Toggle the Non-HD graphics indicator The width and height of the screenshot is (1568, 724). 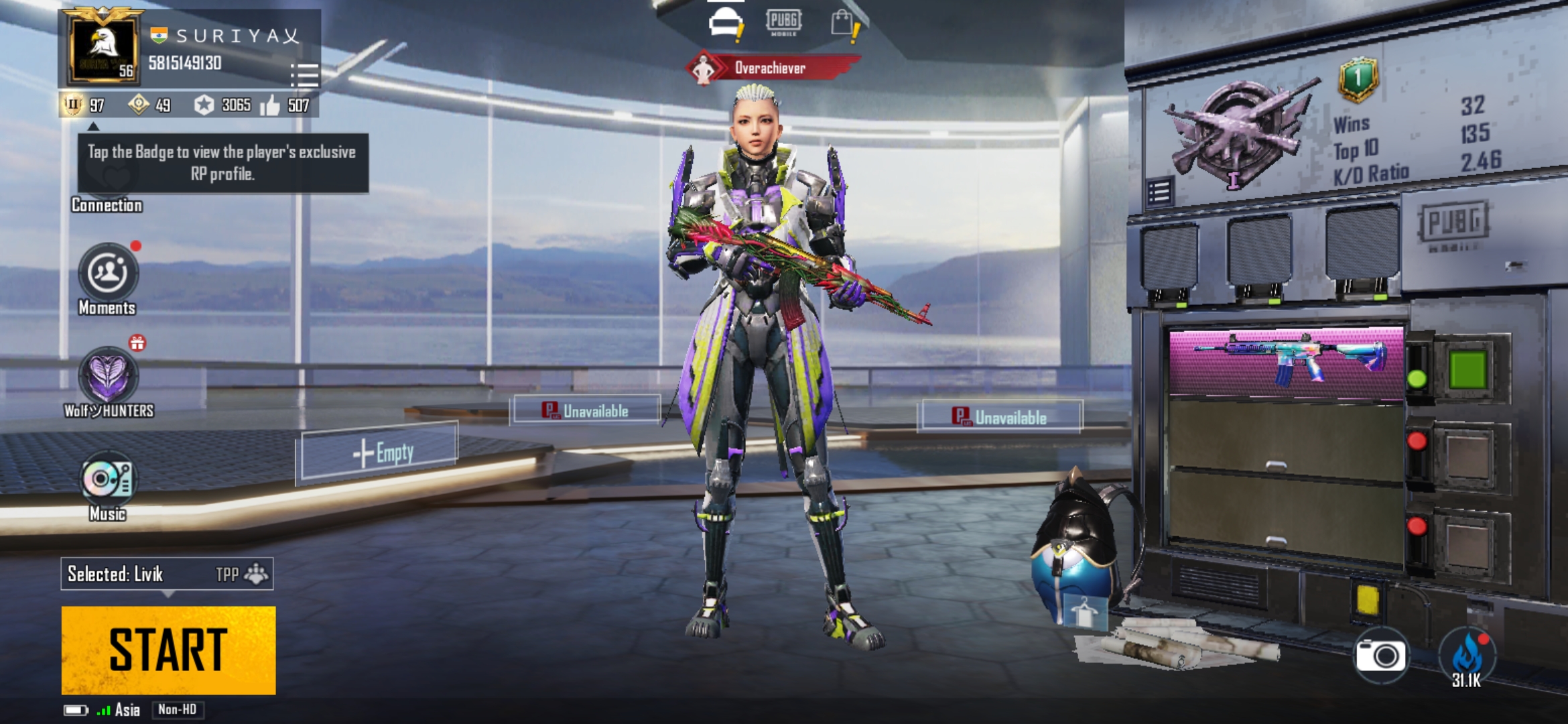178,709
